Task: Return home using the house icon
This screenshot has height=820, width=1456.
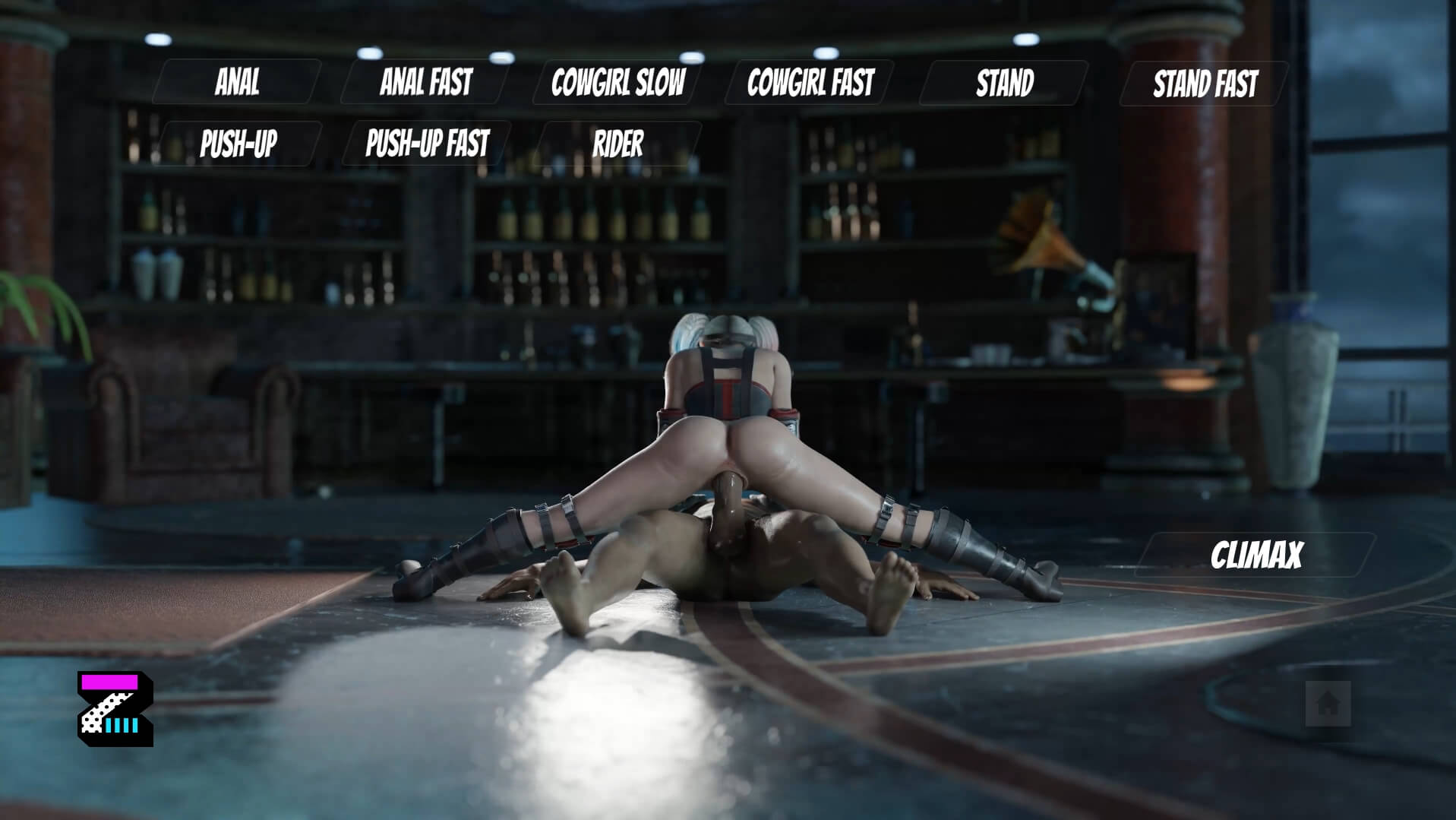Action: 1328,703
